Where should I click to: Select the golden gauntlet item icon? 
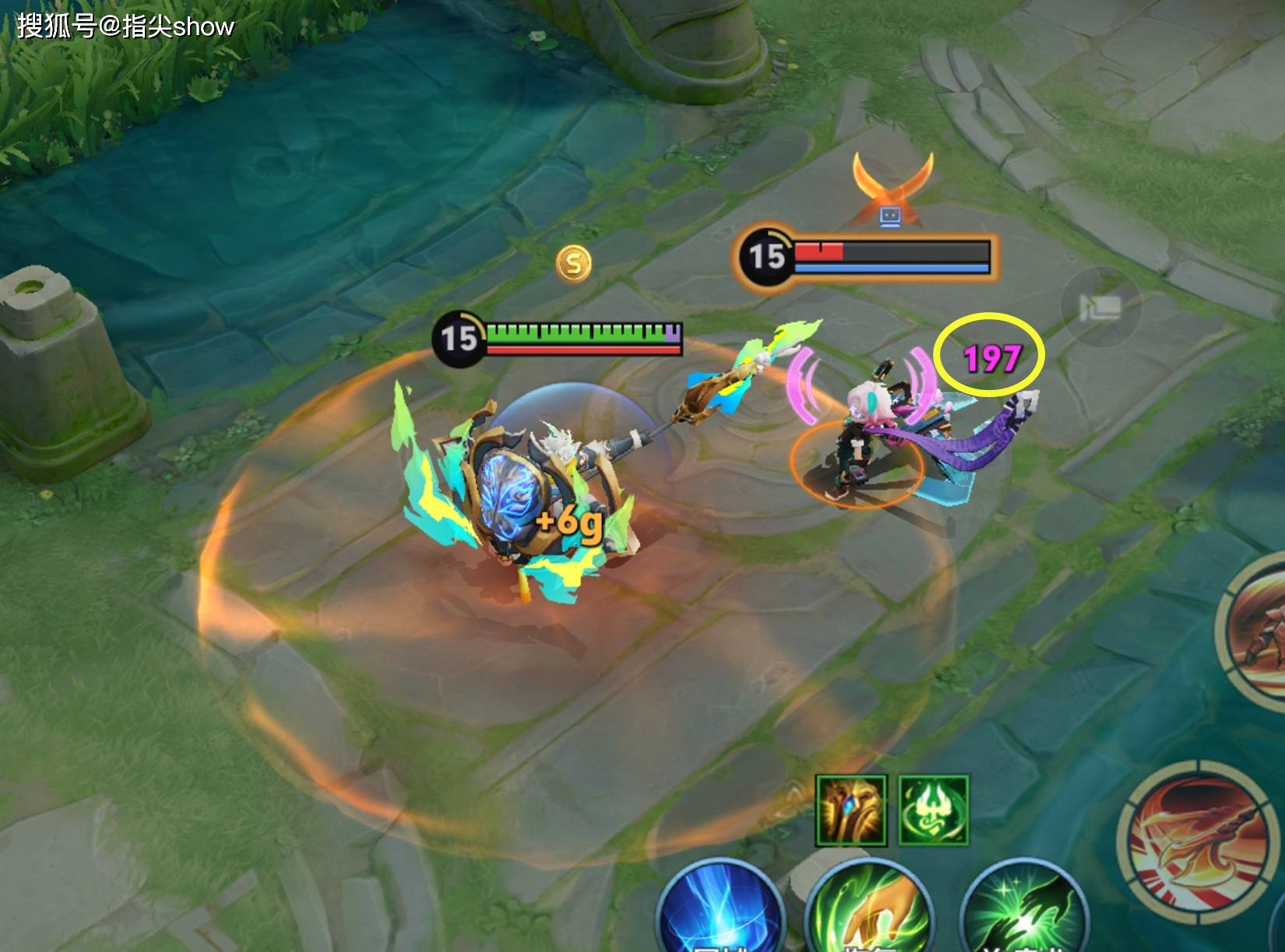(x=851, y=810)
